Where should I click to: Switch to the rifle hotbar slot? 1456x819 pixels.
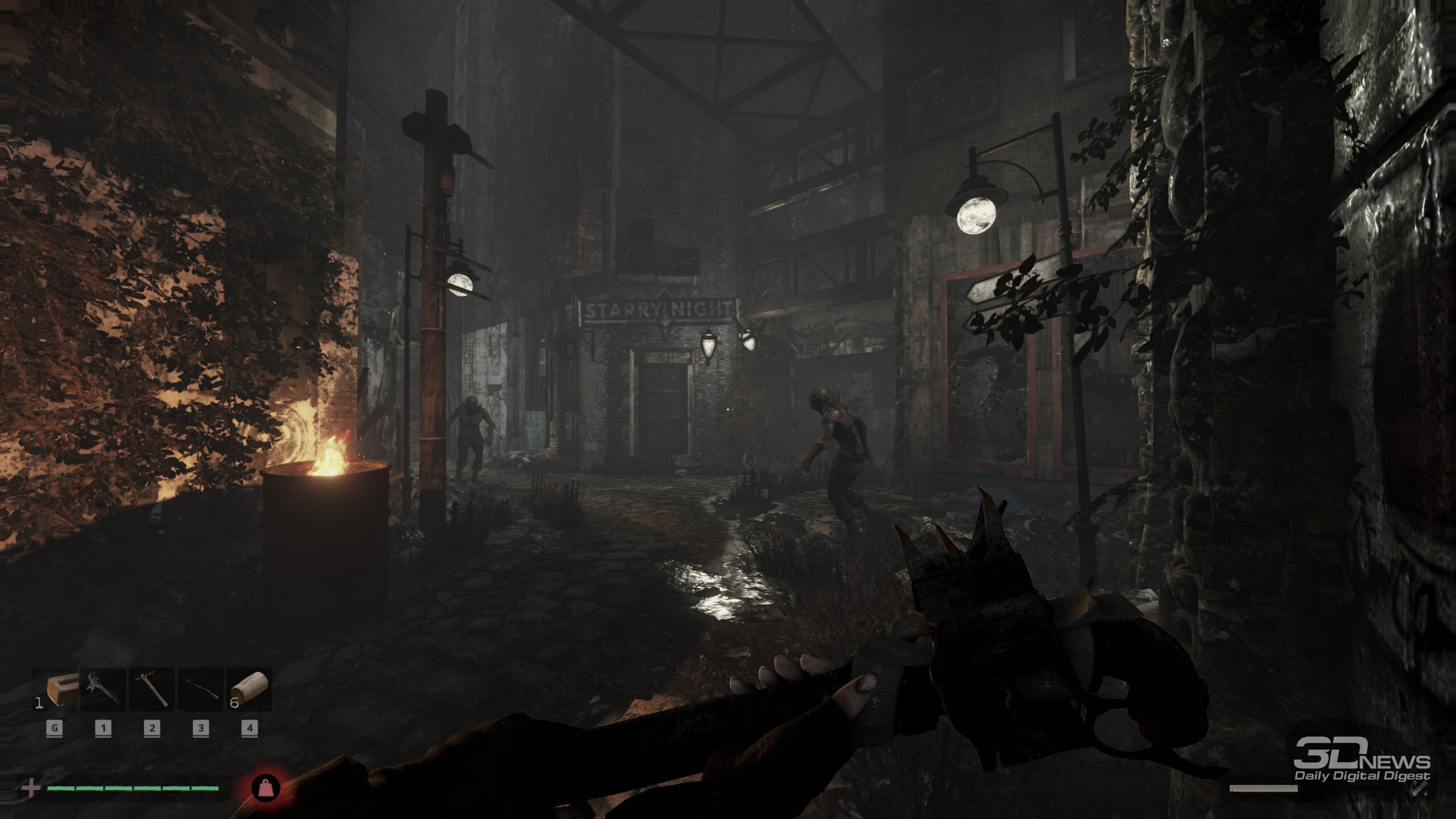pyautogui.click(x=201, y=690)
